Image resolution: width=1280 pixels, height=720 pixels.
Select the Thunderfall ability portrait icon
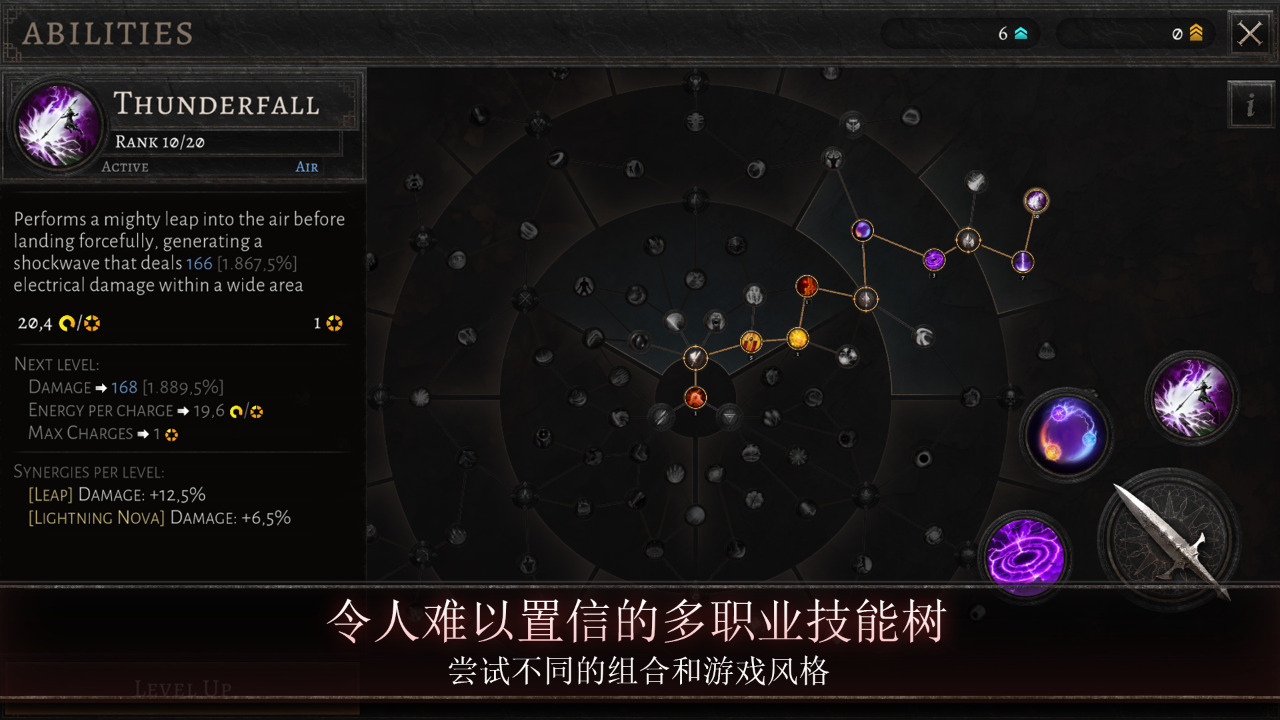tap(57, 125)
